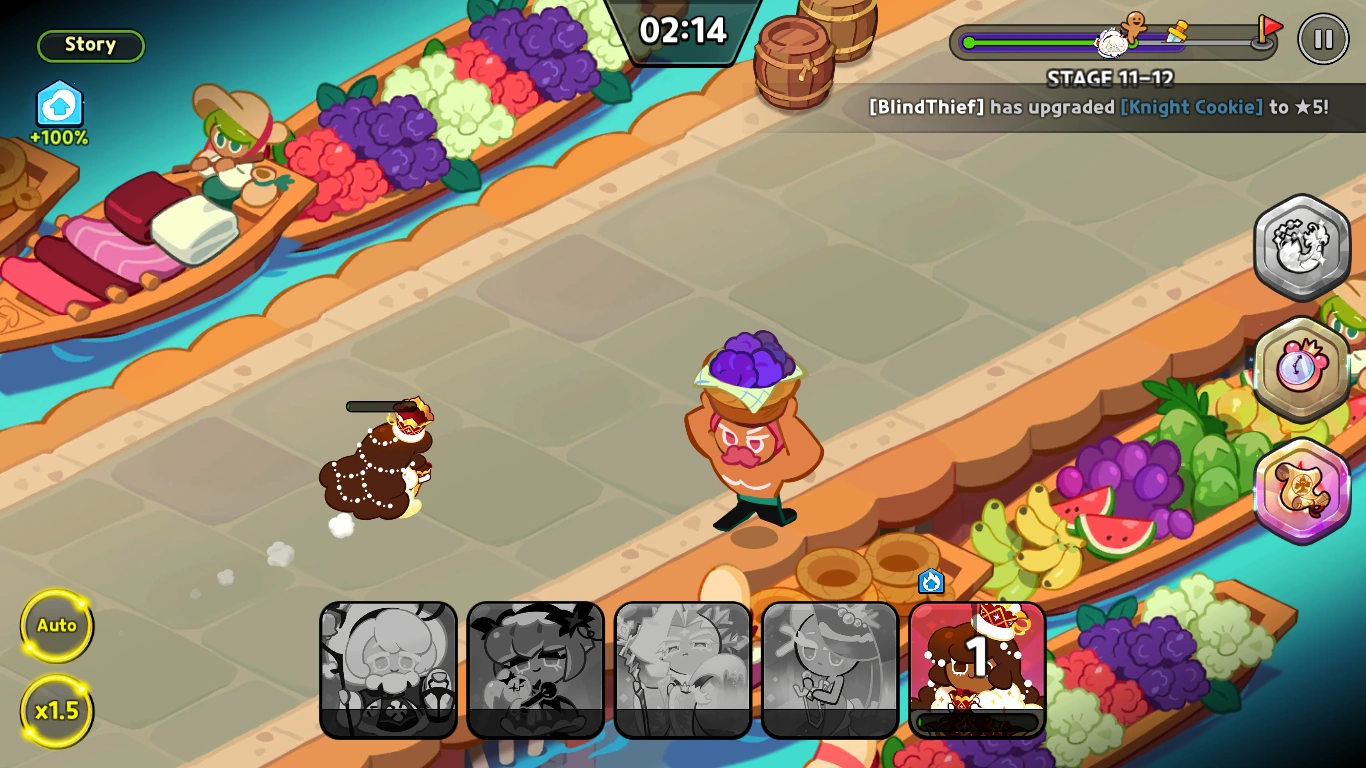Select the Story mode badge
The height and width of the screenshot is (768, 1366).
90,44
